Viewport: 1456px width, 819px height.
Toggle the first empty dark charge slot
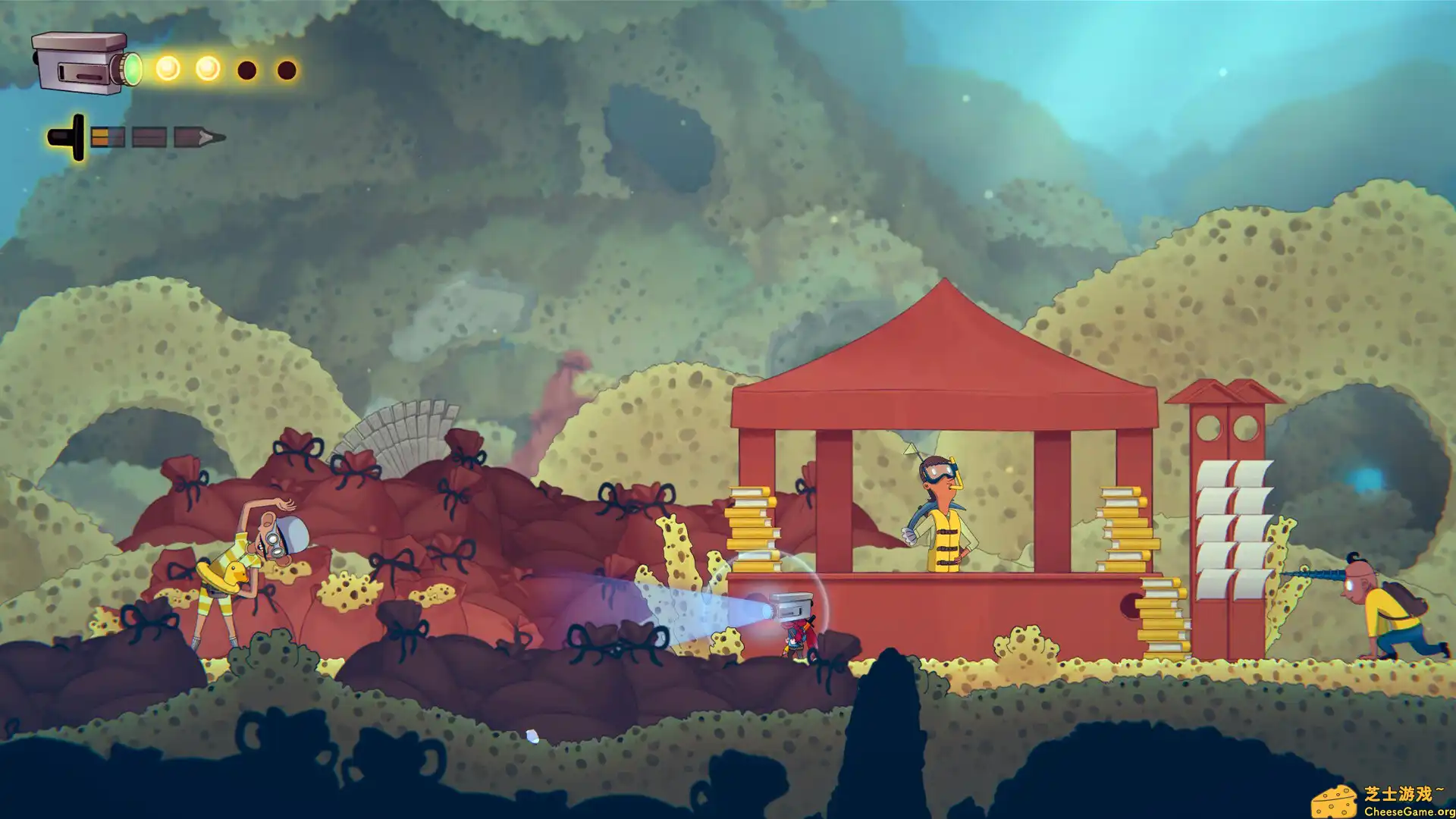point(246,69)
